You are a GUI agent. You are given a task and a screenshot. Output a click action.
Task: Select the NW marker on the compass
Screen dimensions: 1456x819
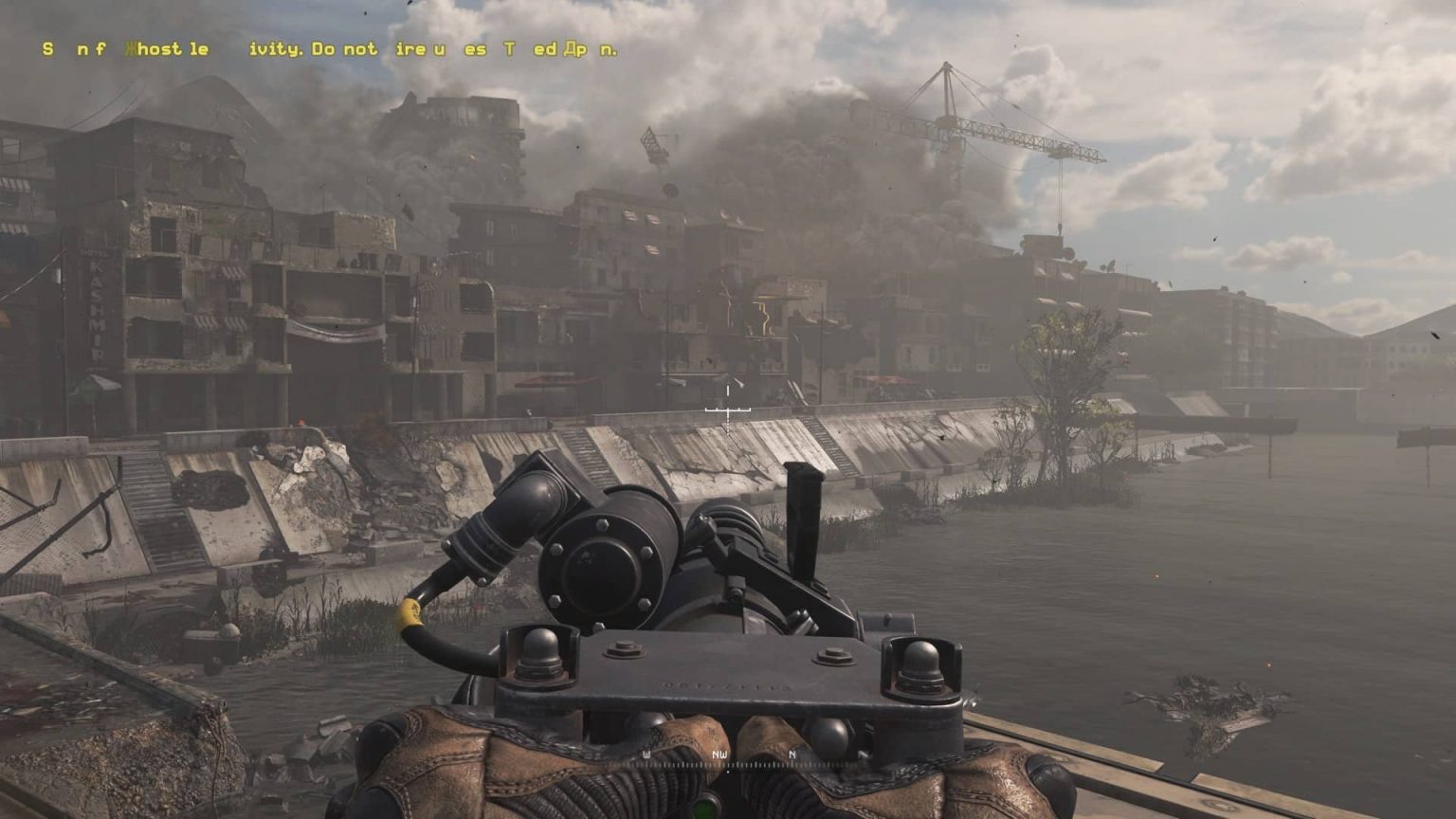point(718,755)
